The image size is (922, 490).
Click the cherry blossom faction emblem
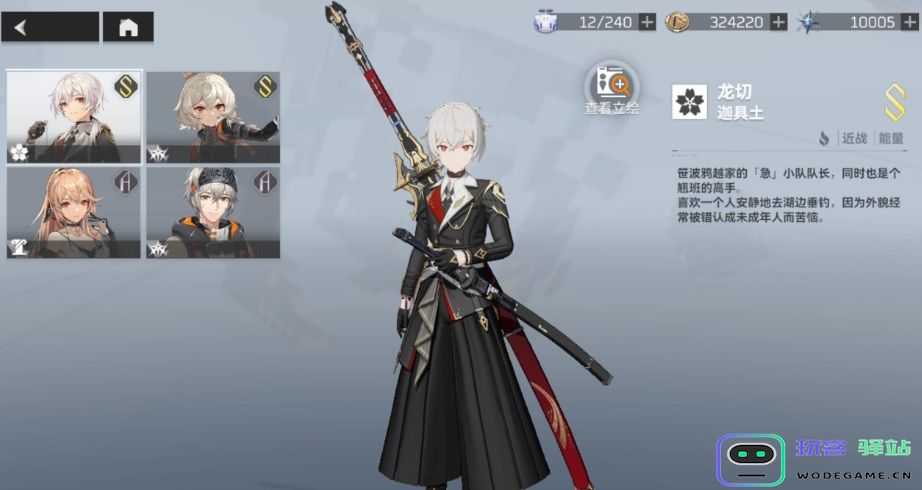click(690, 101)
